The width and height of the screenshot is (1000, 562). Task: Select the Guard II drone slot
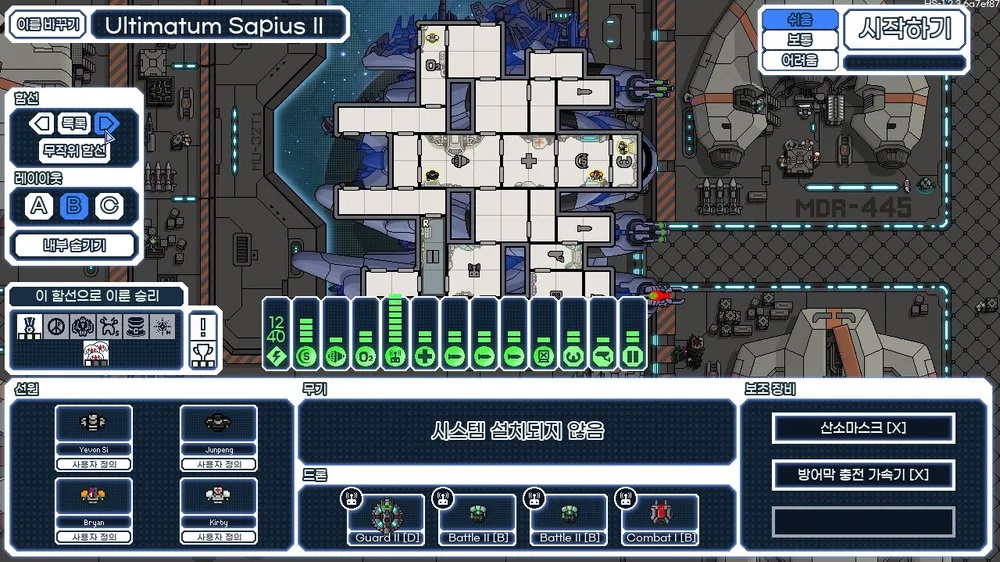tap(387, 517)
